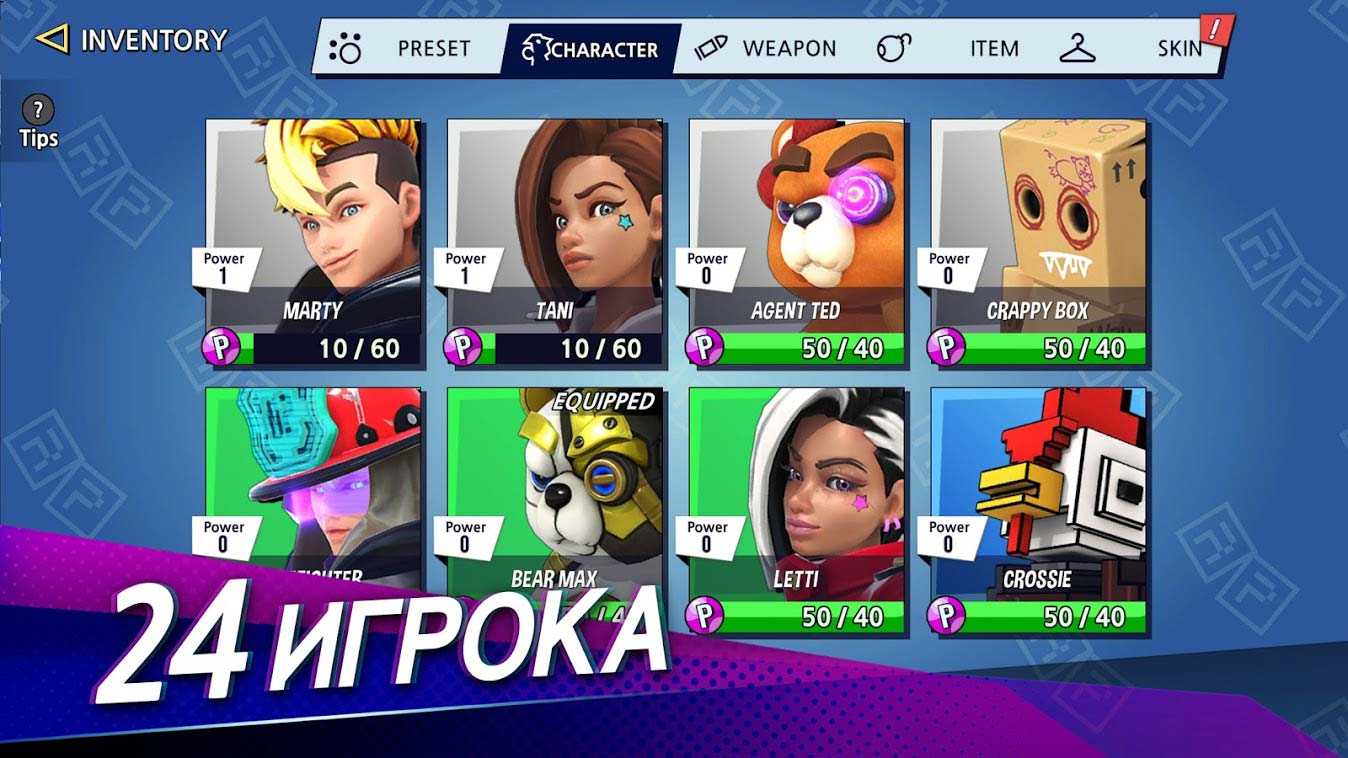Switch to the Preset tab
Viewport: 1348px width, 758px height.
[410, 49]
